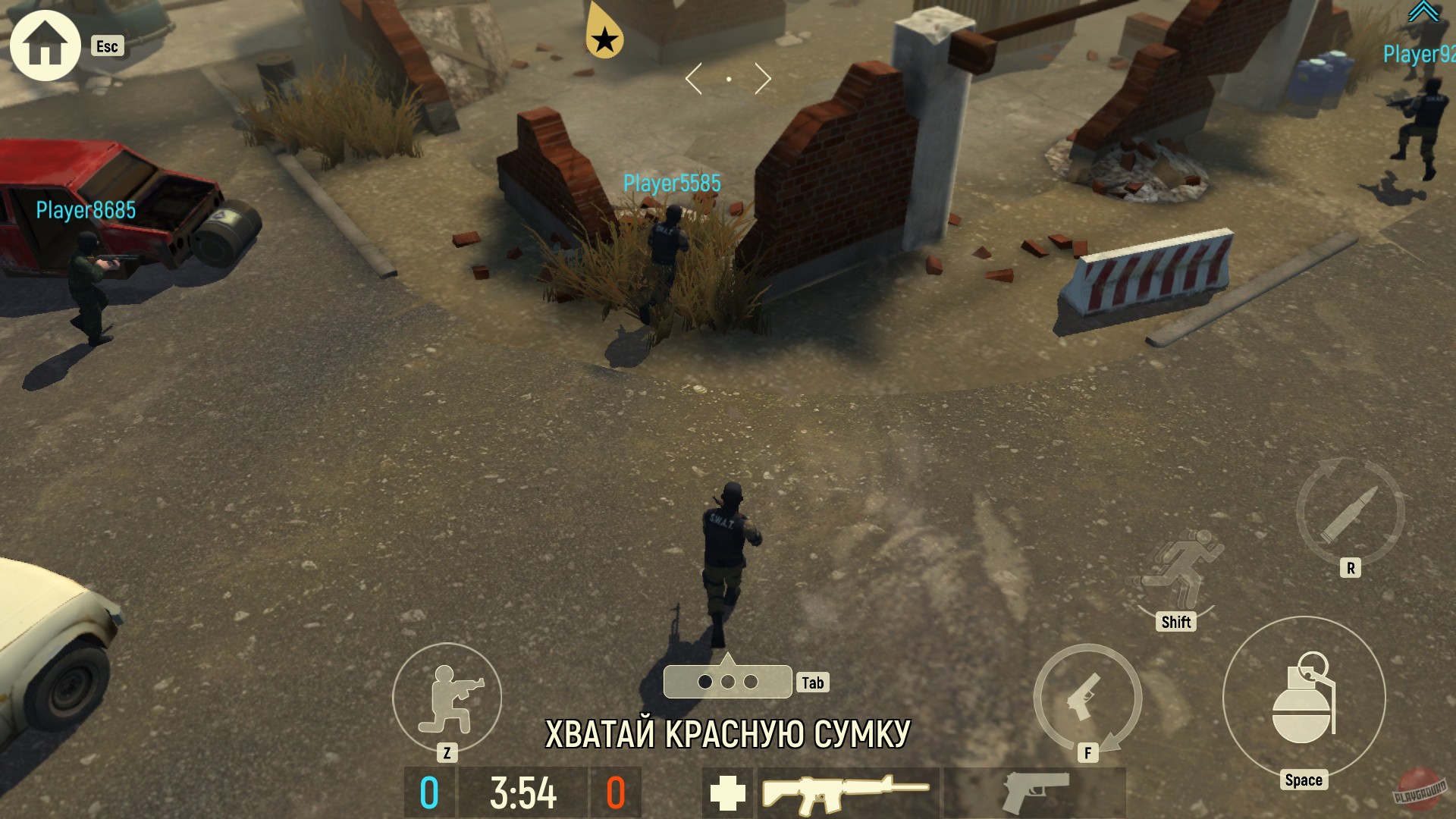
Task: Click the right chevron at top center
Action: [762, 77]
